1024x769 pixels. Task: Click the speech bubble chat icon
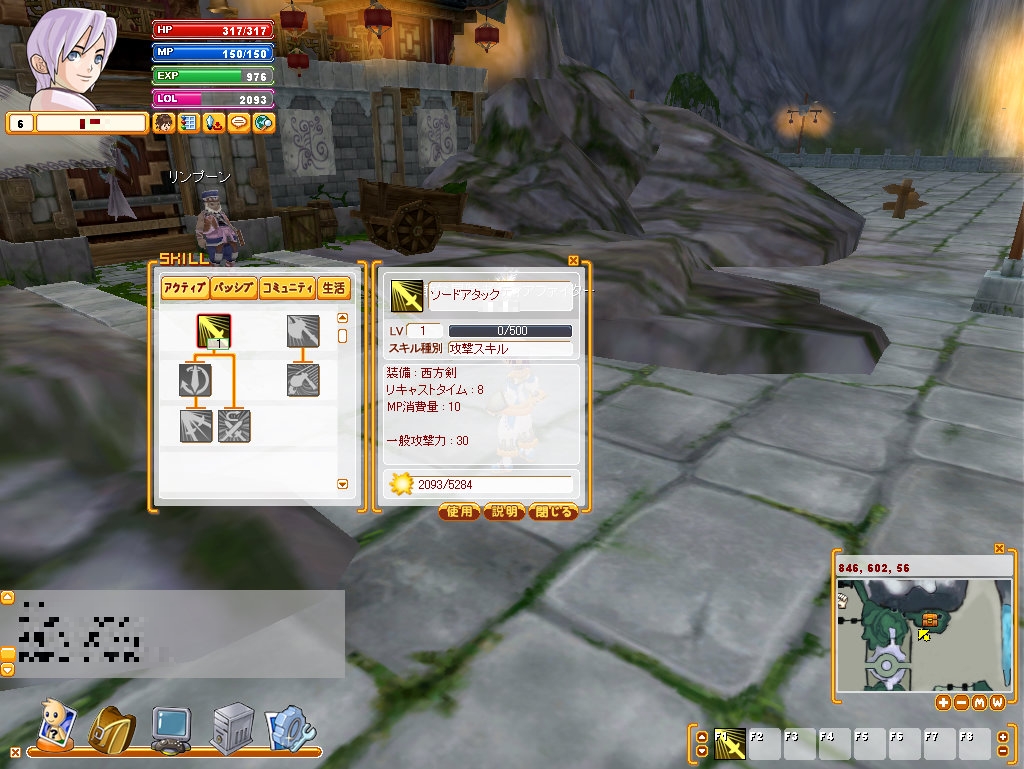239,123
